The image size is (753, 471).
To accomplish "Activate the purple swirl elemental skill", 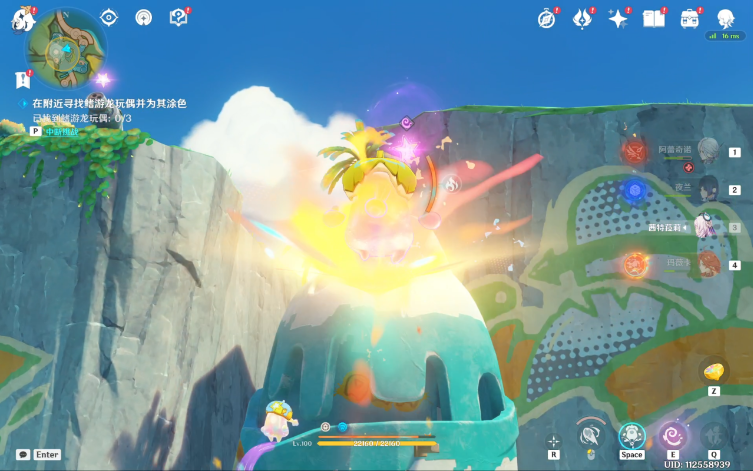I will [x=673, y=435].
